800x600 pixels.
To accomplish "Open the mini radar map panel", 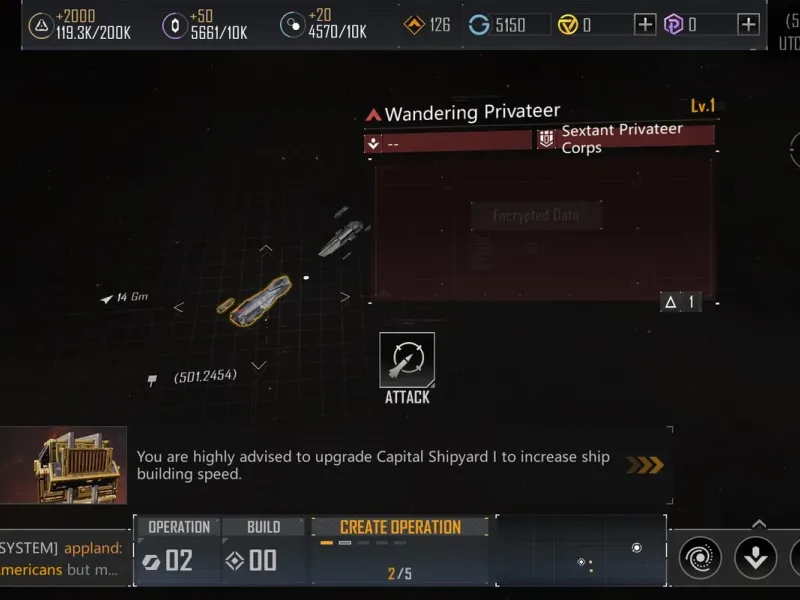I will (581, 550).
